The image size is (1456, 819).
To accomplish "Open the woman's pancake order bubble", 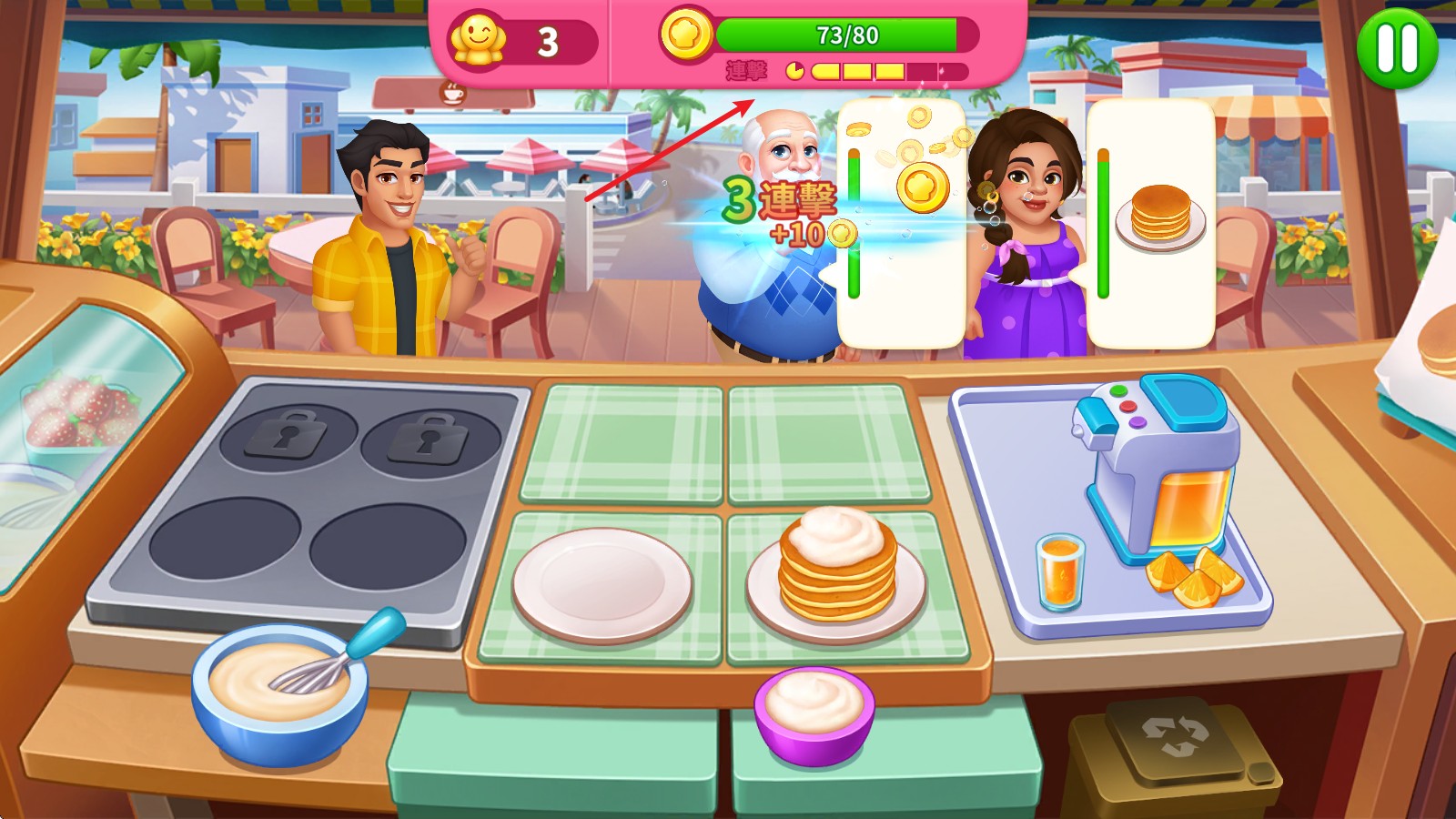I will pyautogui.click(x=1156, y=218).
